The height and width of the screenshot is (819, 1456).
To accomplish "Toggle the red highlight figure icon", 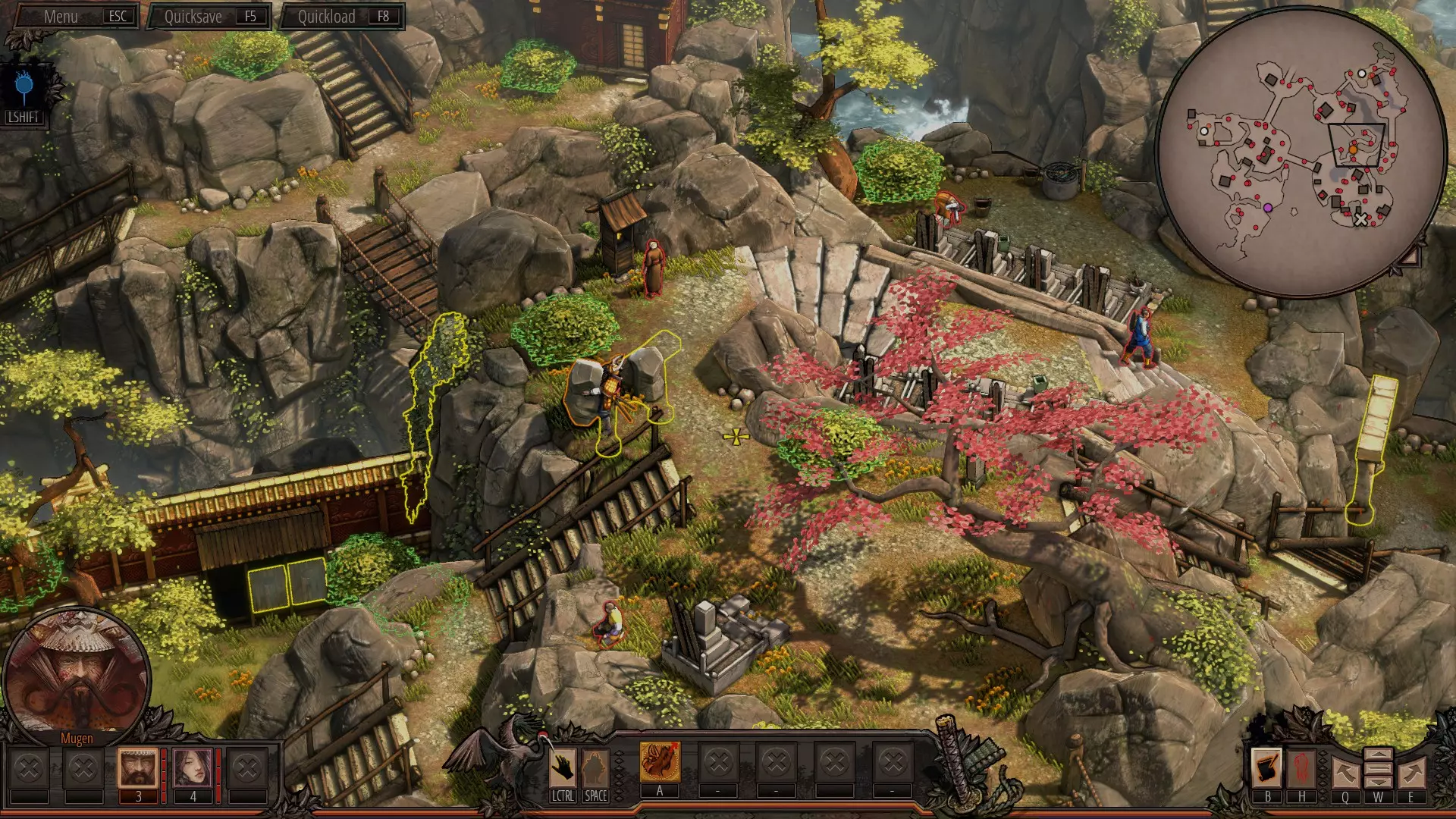I will (1301, 767).
